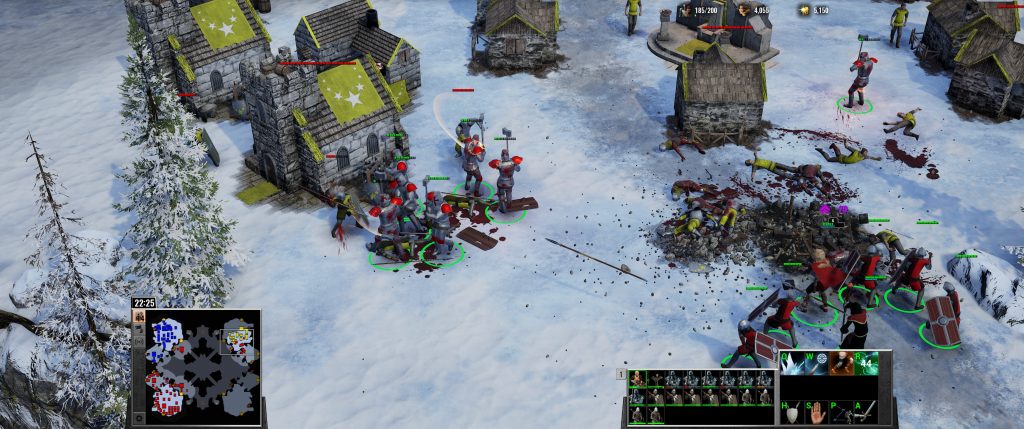Issue the Stop command with the hand icon
Viewport: 1024px width, 429px height.
tap(819, 411)
